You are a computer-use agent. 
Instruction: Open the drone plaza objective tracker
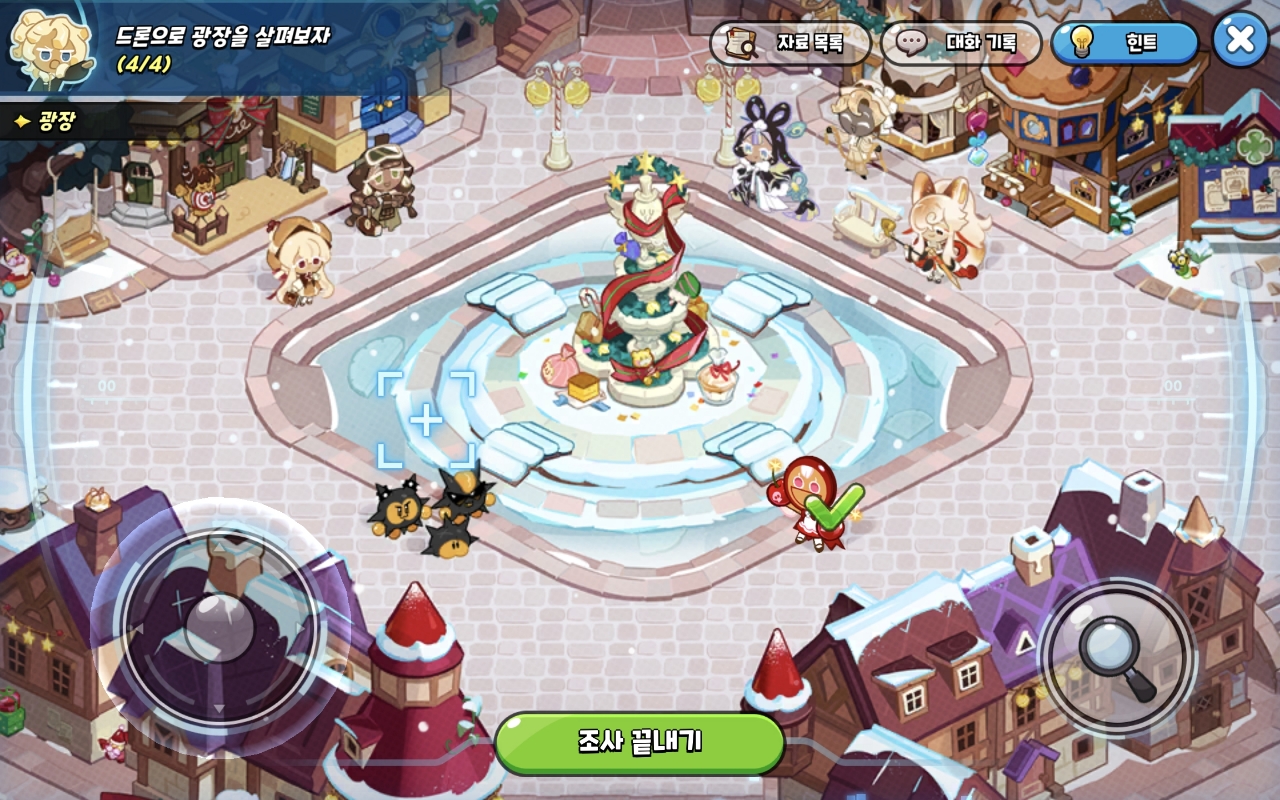click(222, 48)
